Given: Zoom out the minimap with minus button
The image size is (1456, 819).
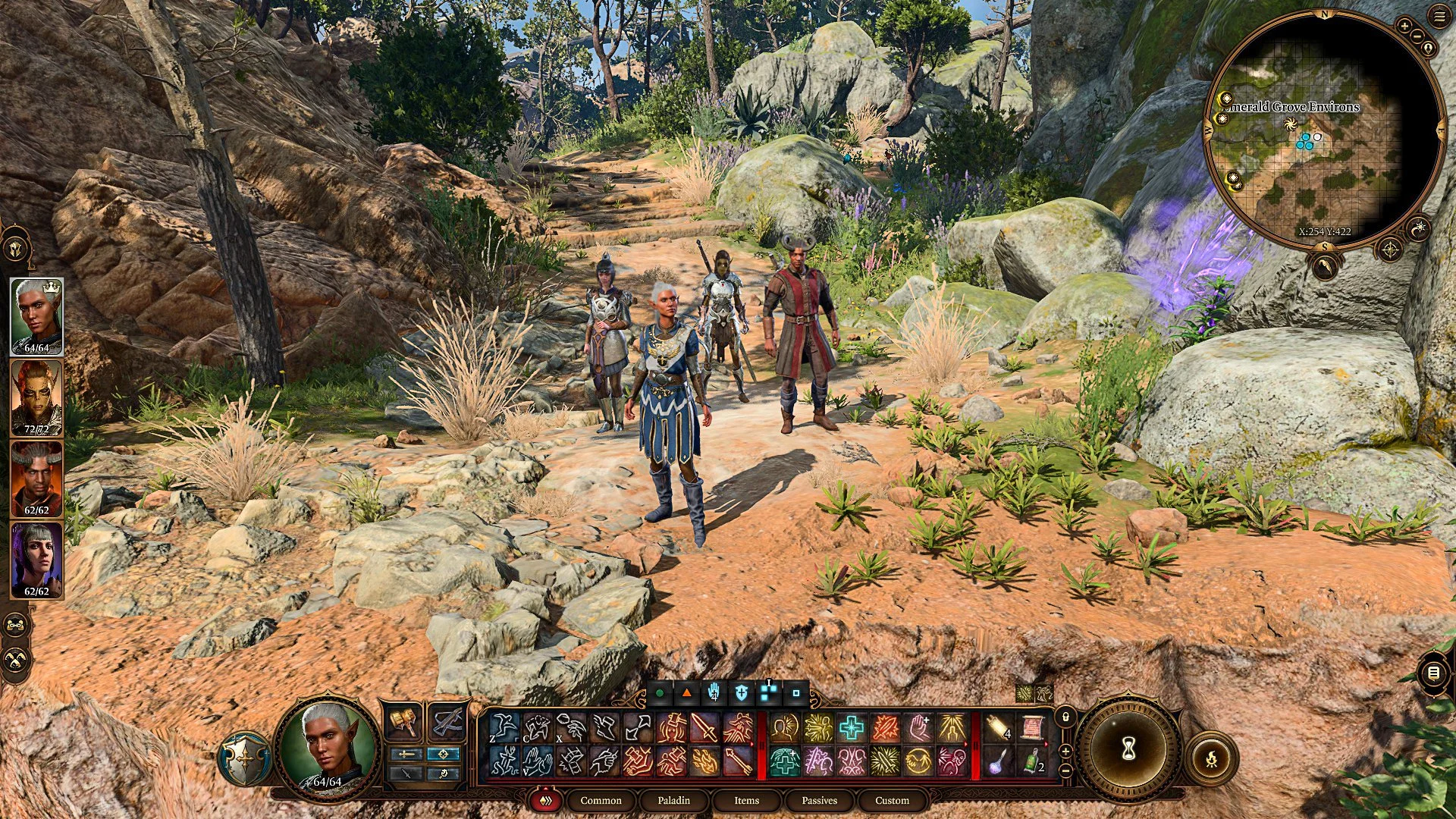Looking at the screenshot, I should pyautogui.click(x=1417, y=36).
